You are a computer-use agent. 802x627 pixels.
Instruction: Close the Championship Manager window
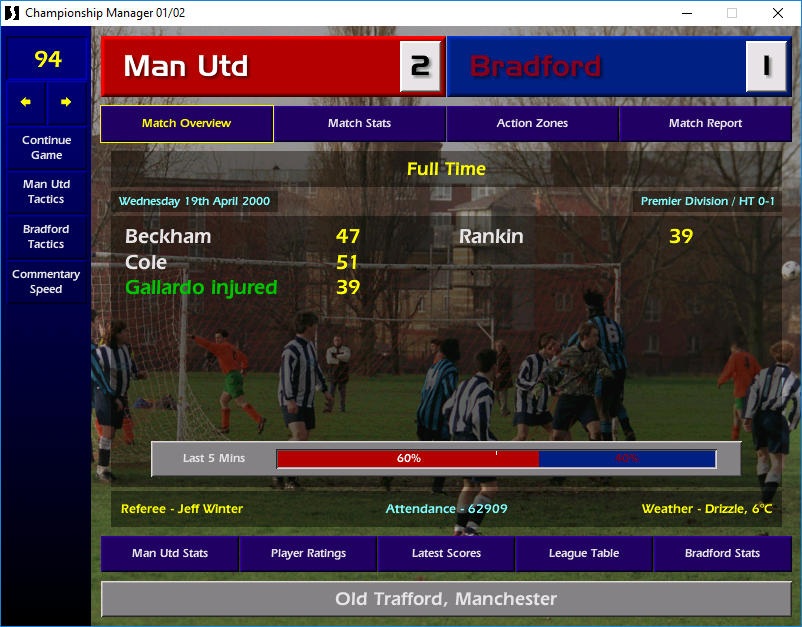[778, 13]
